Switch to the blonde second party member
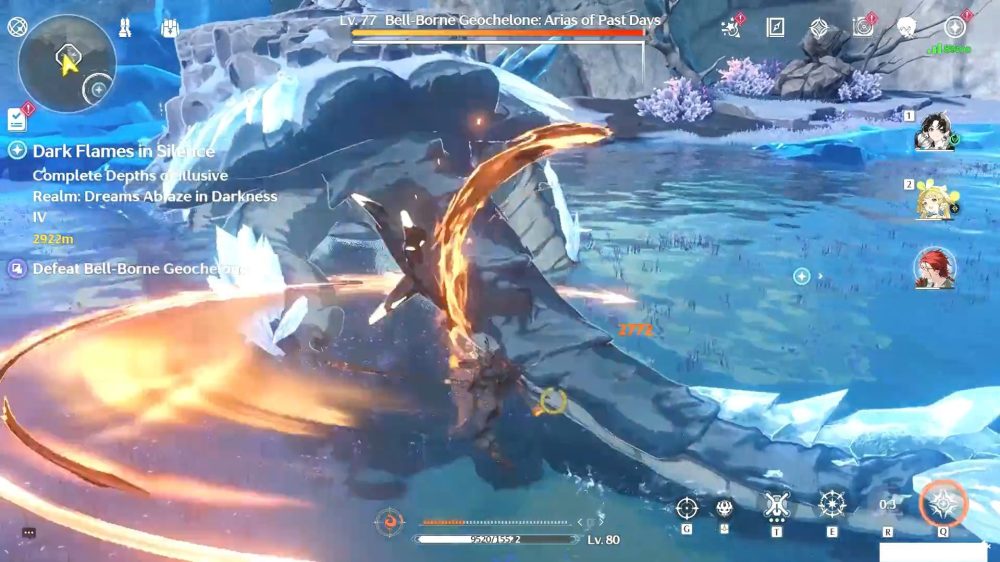The height and width of the screenshot is (562, 1000). coord(934,200)
